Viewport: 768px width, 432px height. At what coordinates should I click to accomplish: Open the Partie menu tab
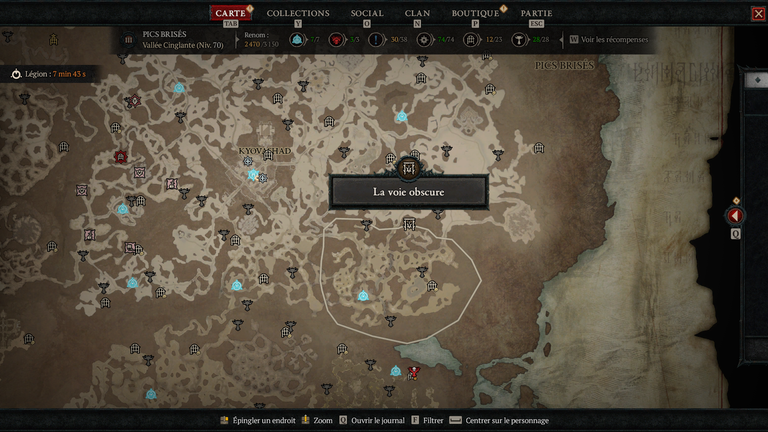[x=536, y=13]
